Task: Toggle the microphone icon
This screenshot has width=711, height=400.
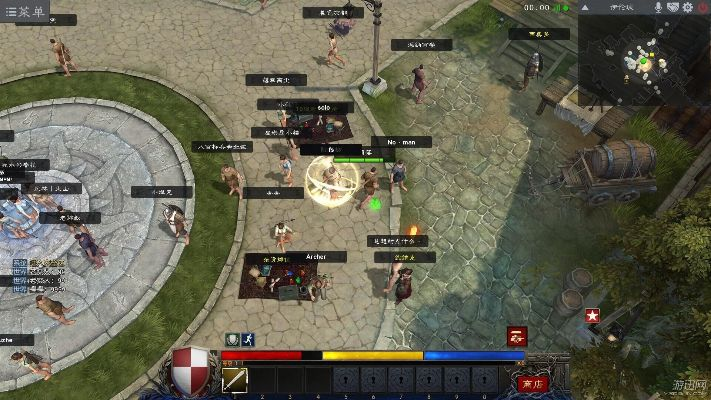Action: tap(657, 8)
